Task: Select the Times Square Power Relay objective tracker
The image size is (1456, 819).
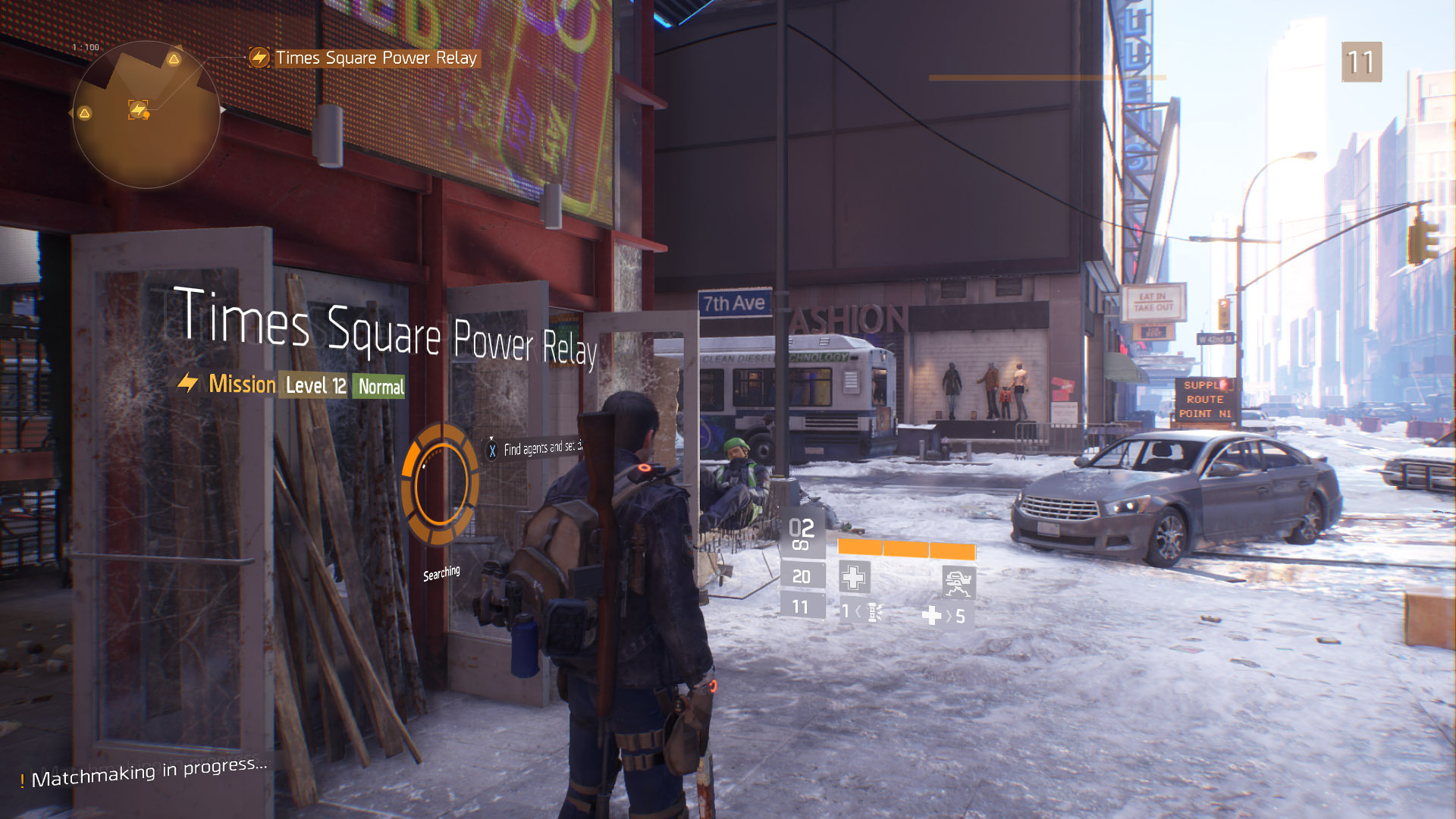Action: [x=366, y=58]
